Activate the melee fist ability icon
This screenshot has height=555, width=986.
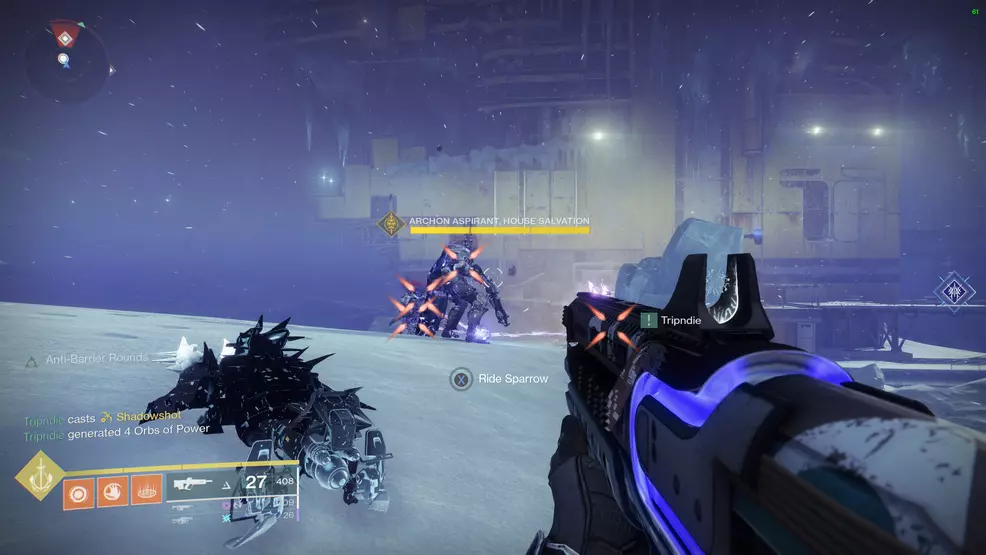pos(111,493)
